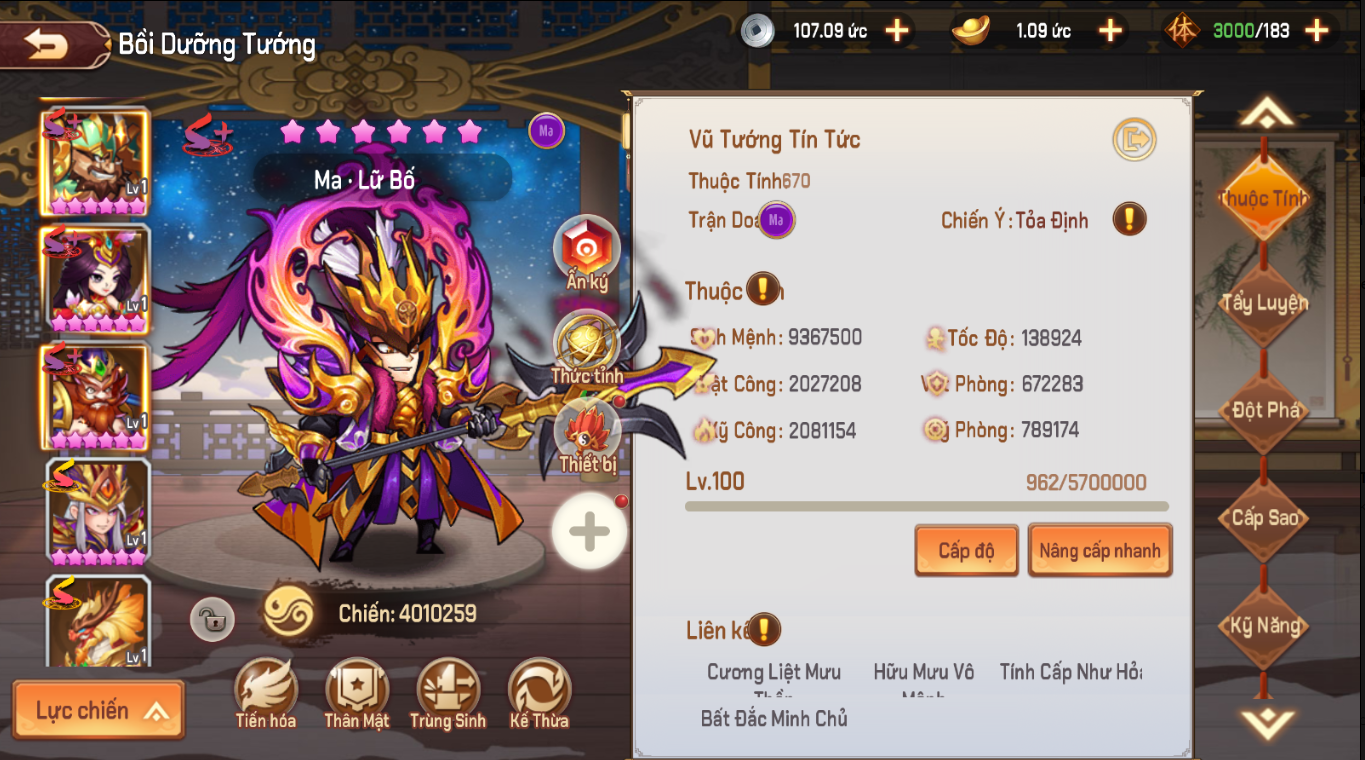Viewport: 1365px width, 760px height.
Task: Click Nâng cấp nhanh quick upgrade
Action: [1099, 551]
